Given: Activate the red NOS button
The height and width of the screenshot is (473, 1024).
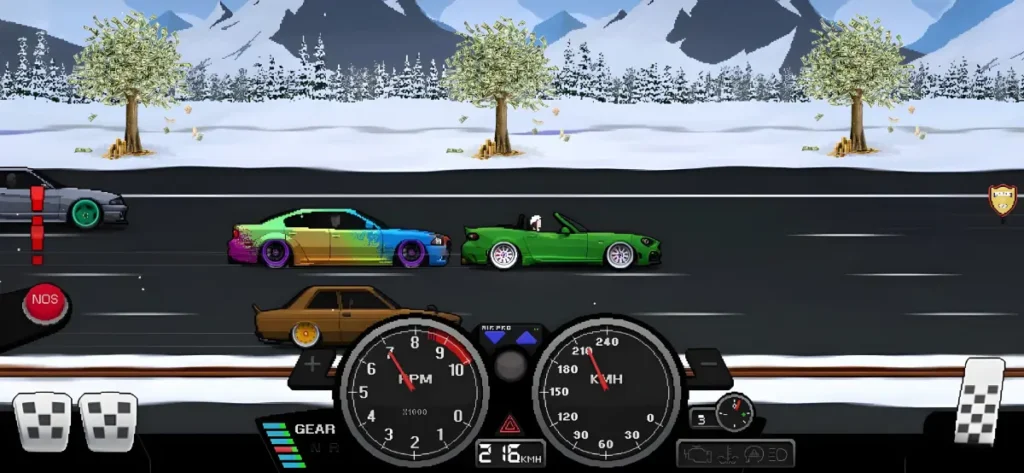Looking at the screenshot, I should [45, 302].
